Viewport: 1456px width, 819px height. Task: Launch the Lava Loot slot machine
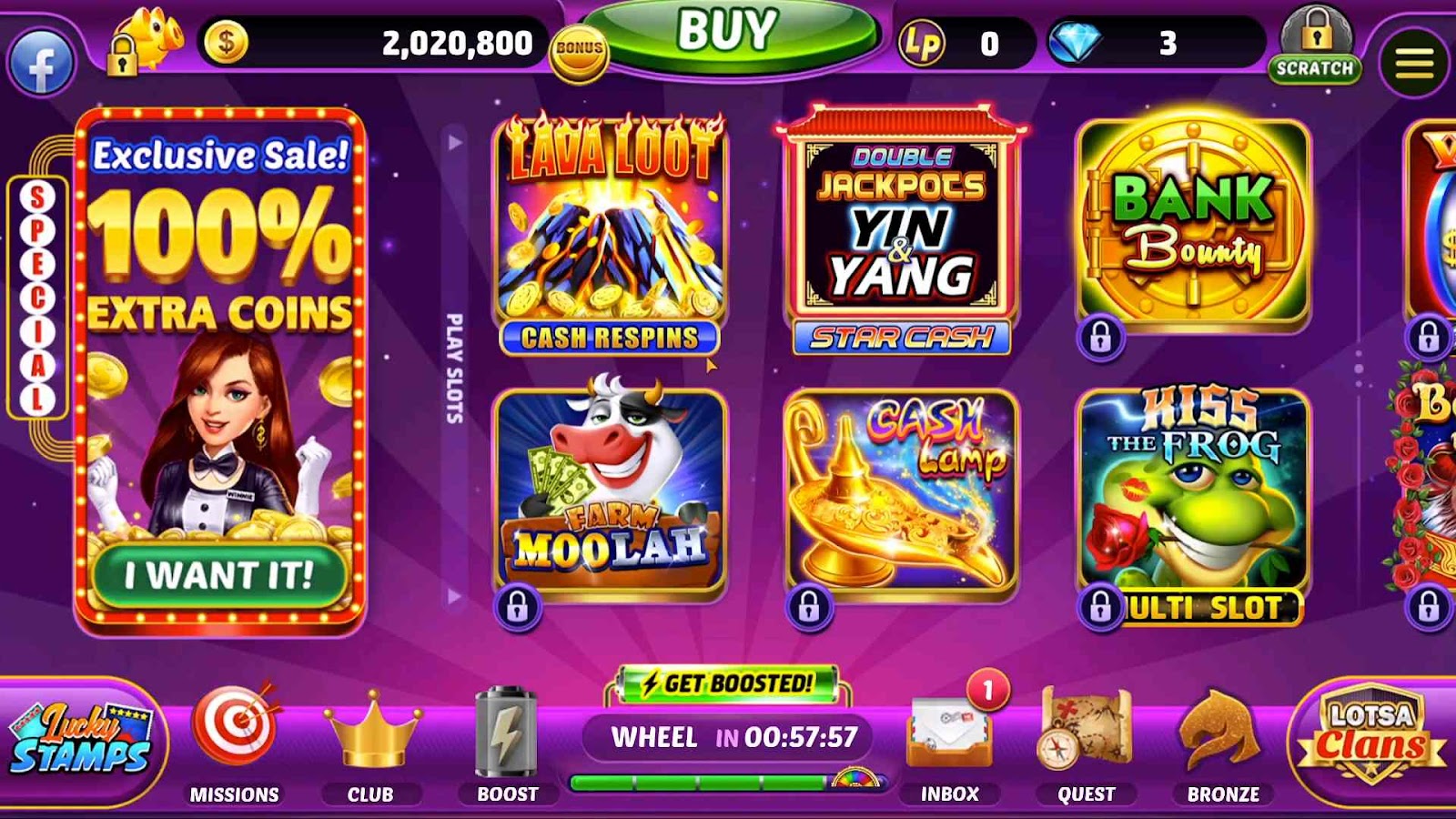(610, 232)
